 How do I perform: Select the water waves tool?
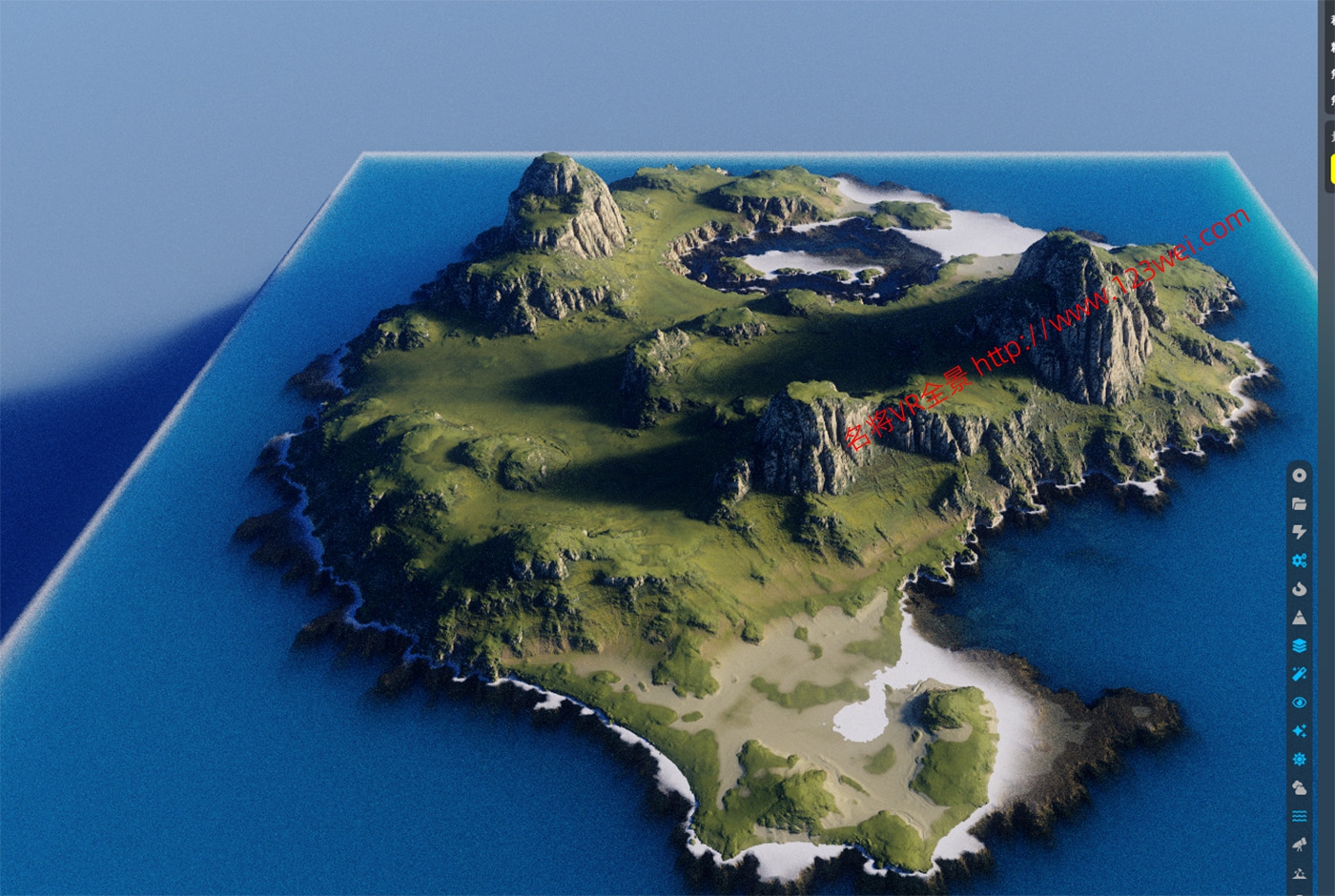click(1299, 817)
